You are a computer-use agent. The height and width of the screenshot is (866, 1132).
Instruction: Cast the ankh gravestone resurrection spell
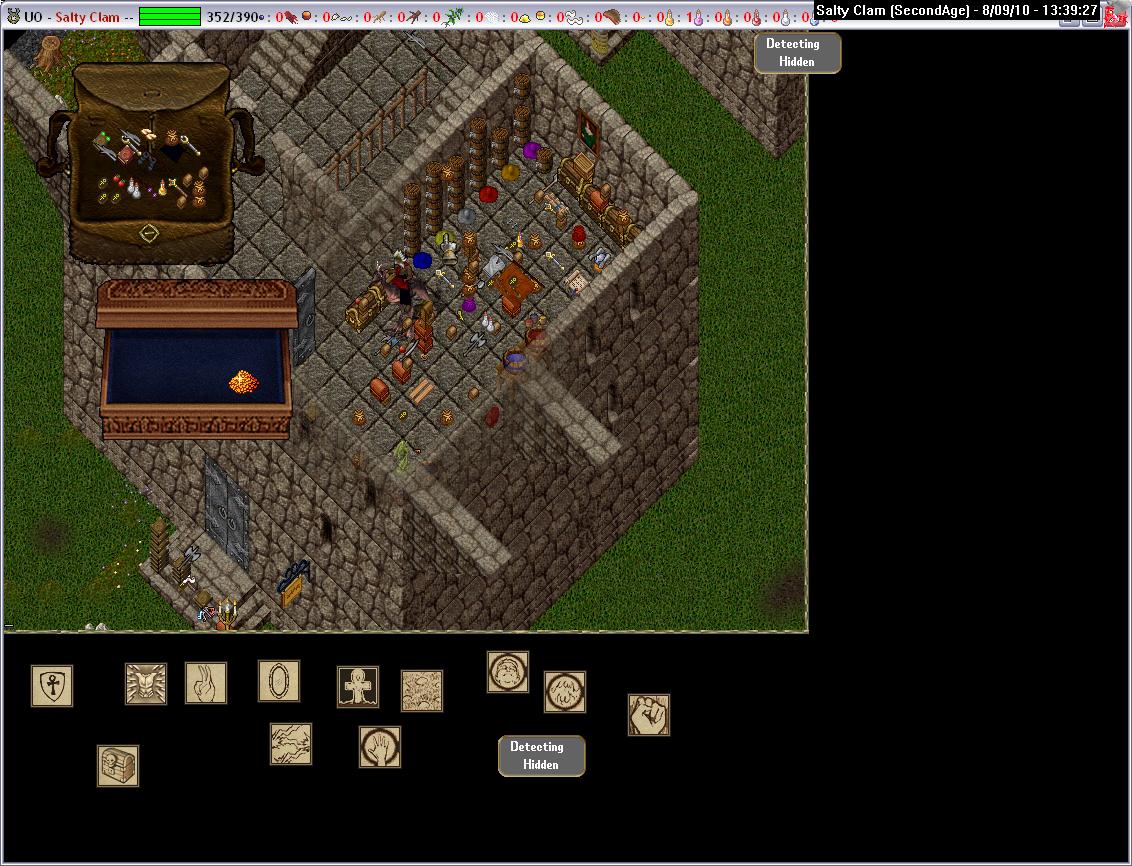[357, 687]
